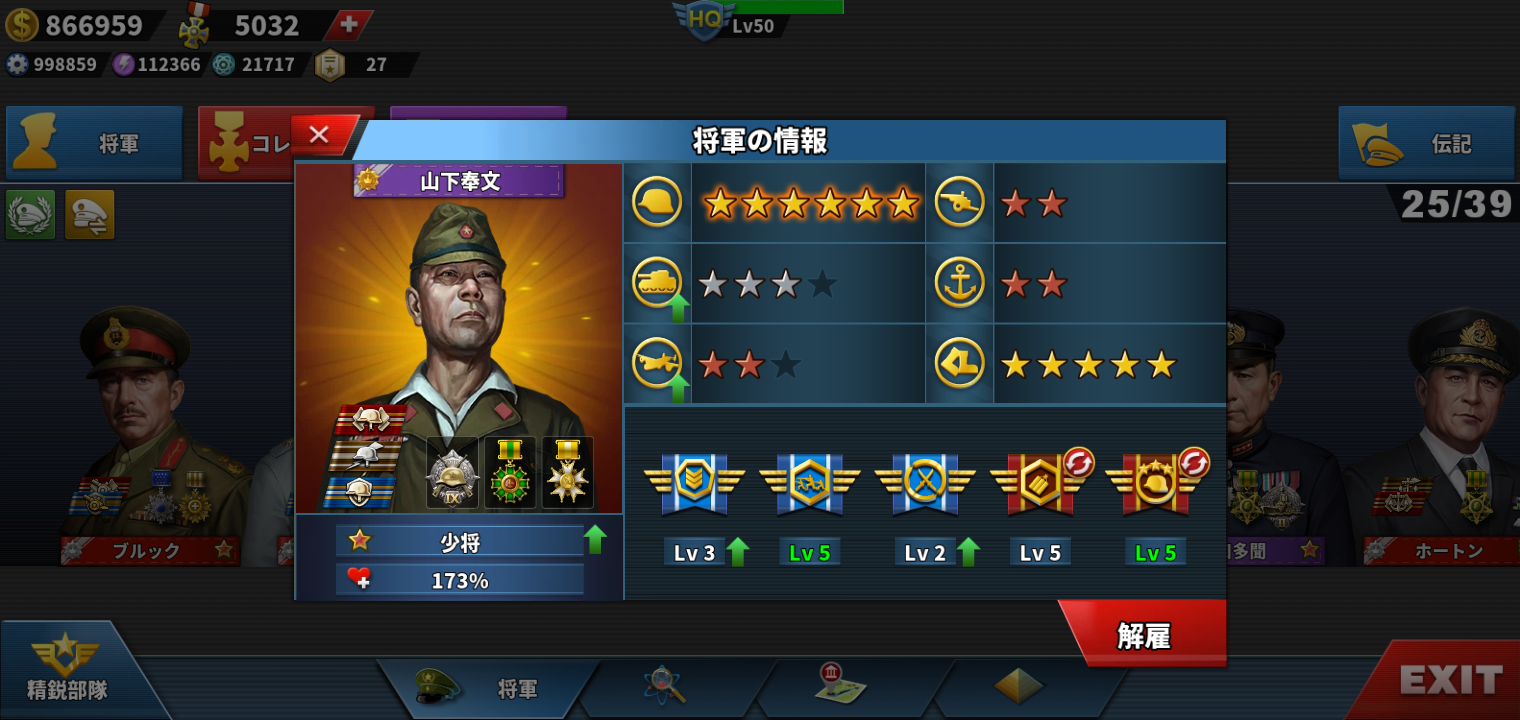
Task: Select the Lv 2 crossed-swords skill badge
Action: [925, 483]
